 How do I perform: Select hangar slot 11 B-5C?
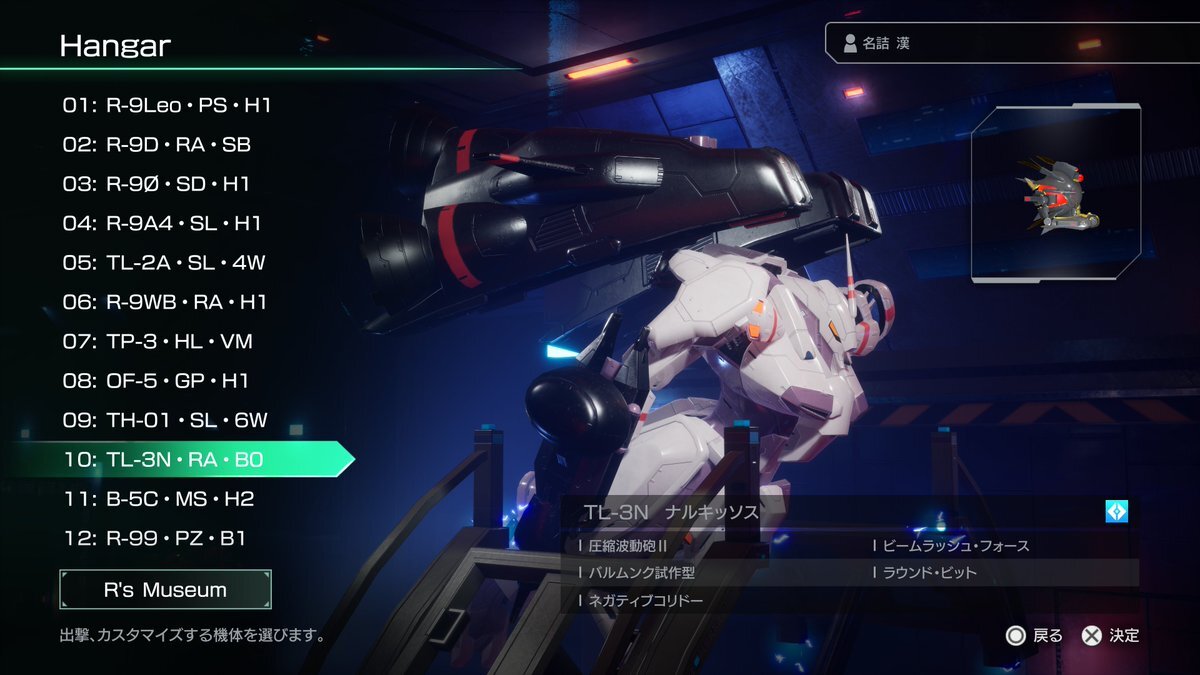click(x=159, y=498)
